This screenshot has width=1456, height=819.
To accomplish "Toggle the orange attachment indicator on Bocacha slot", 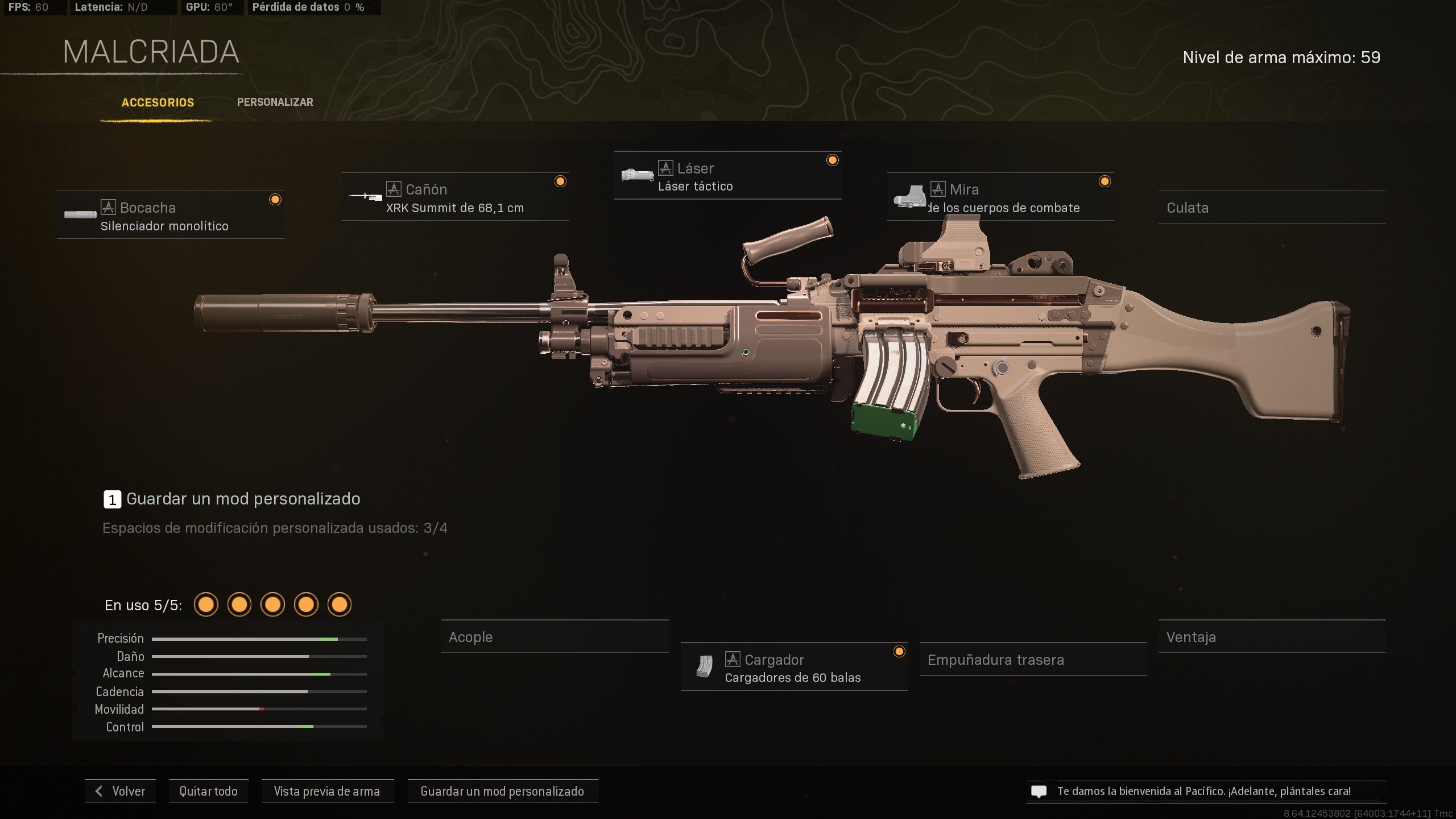I will [x=276, y=198].
